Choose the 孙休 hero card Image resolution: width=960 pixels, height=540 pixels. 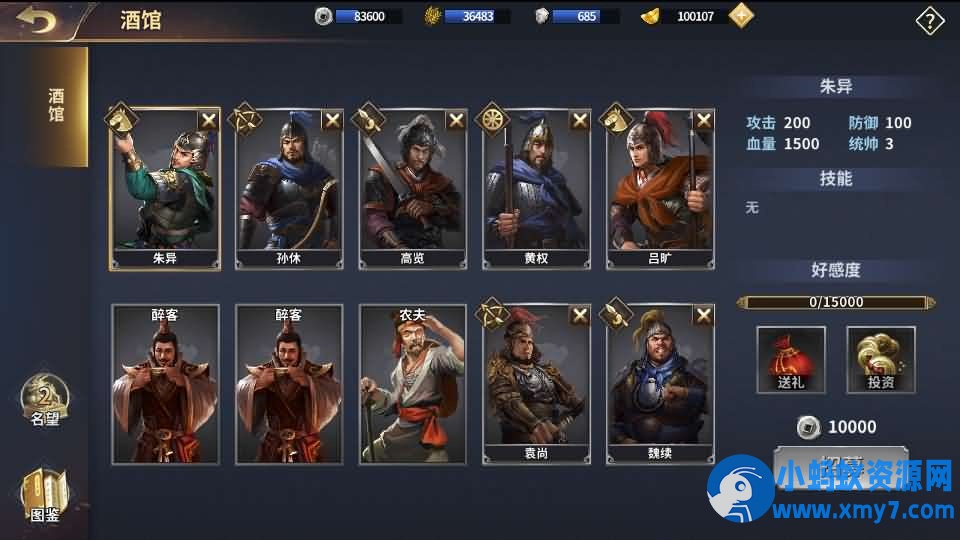289,188
